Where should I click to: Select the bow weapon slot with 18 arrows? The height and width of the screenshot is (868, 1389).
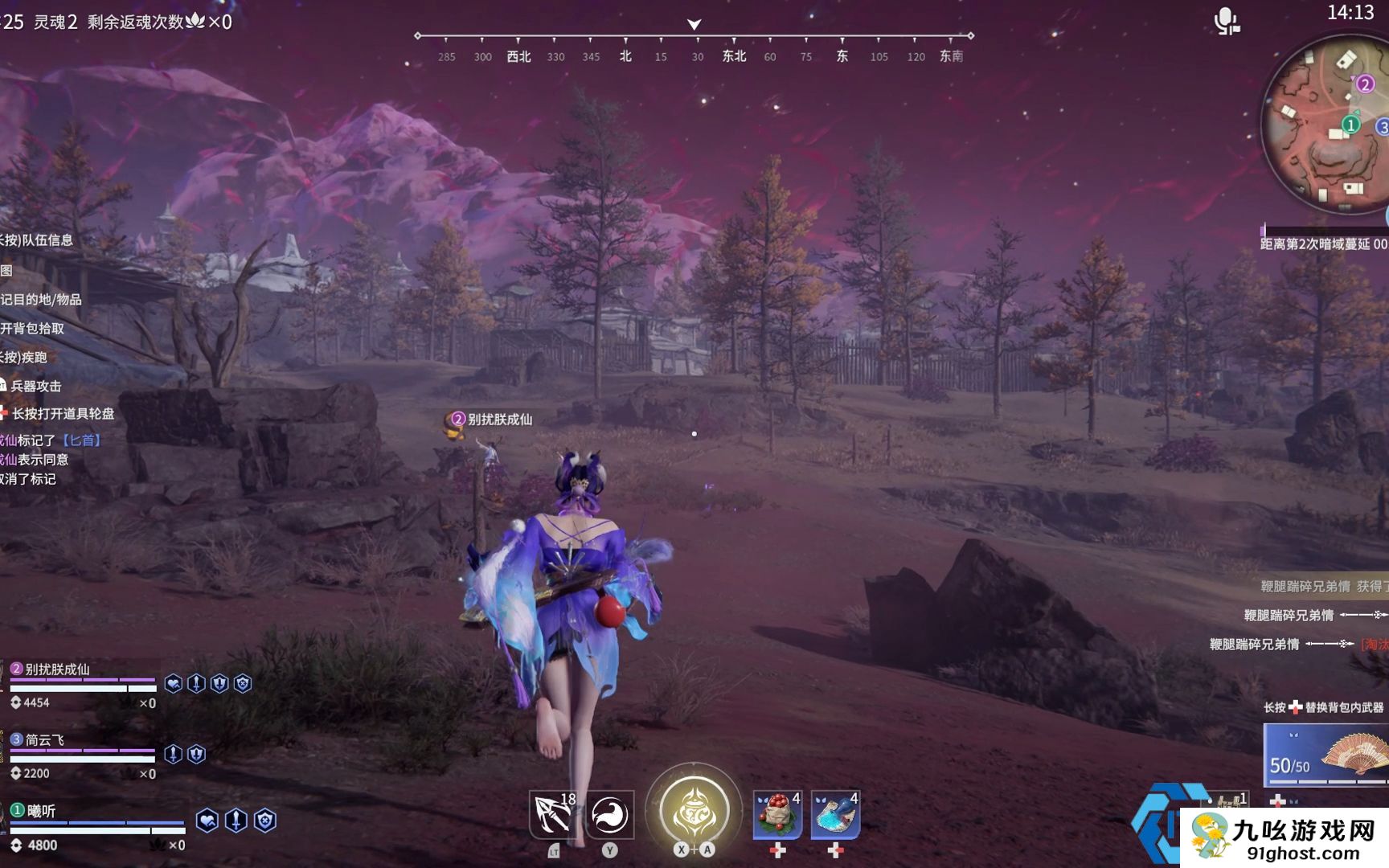554,814
